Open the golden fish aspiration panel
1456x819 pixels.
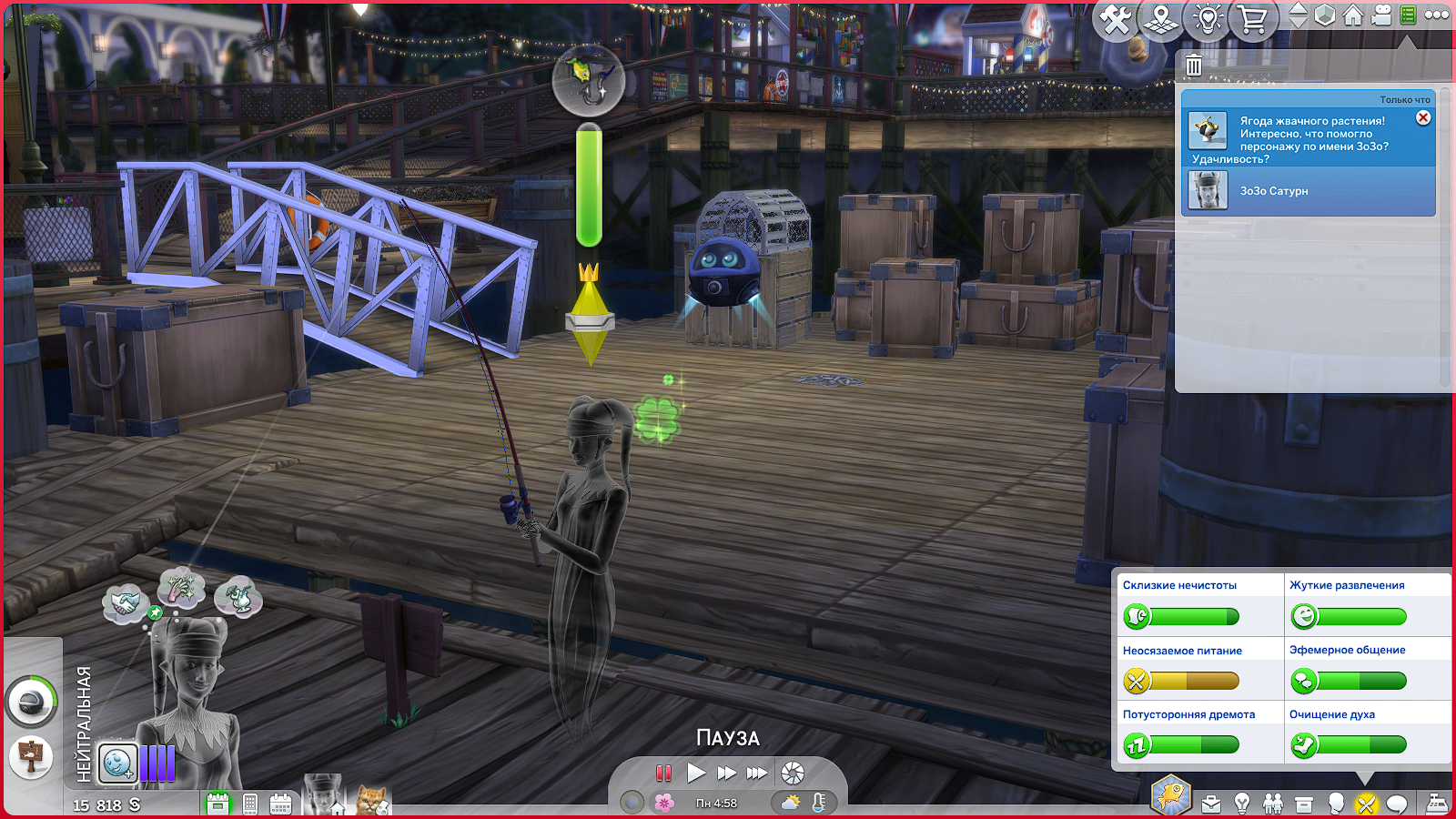point(1171,795)
